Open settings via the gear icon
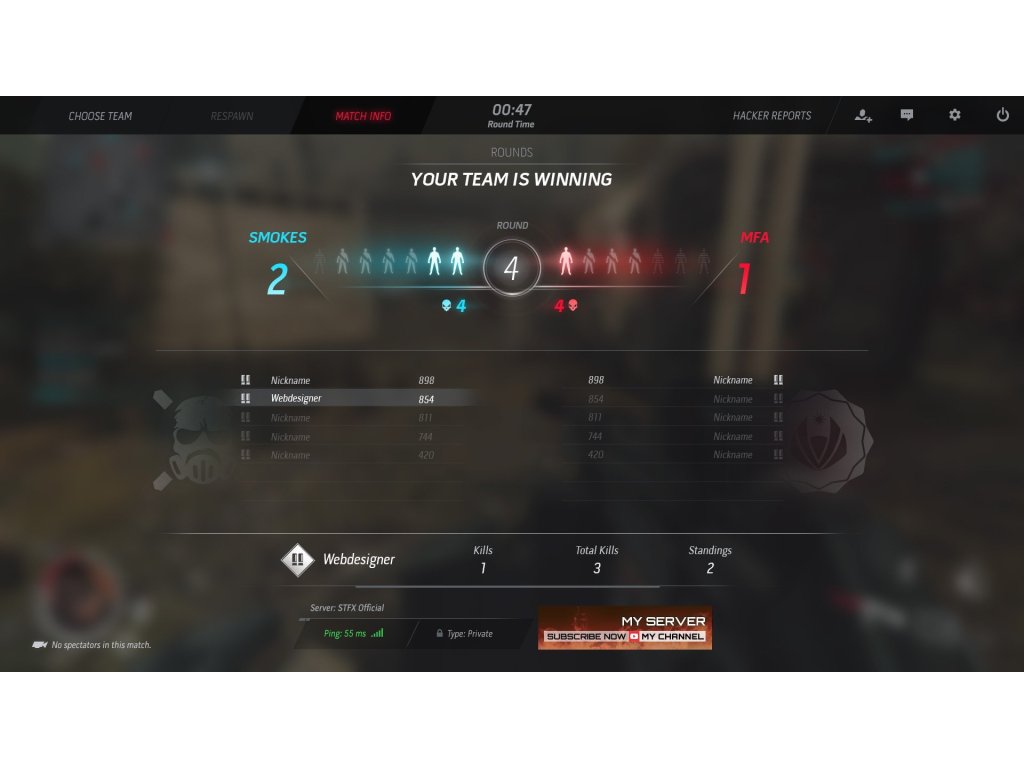 pos(955,116)
